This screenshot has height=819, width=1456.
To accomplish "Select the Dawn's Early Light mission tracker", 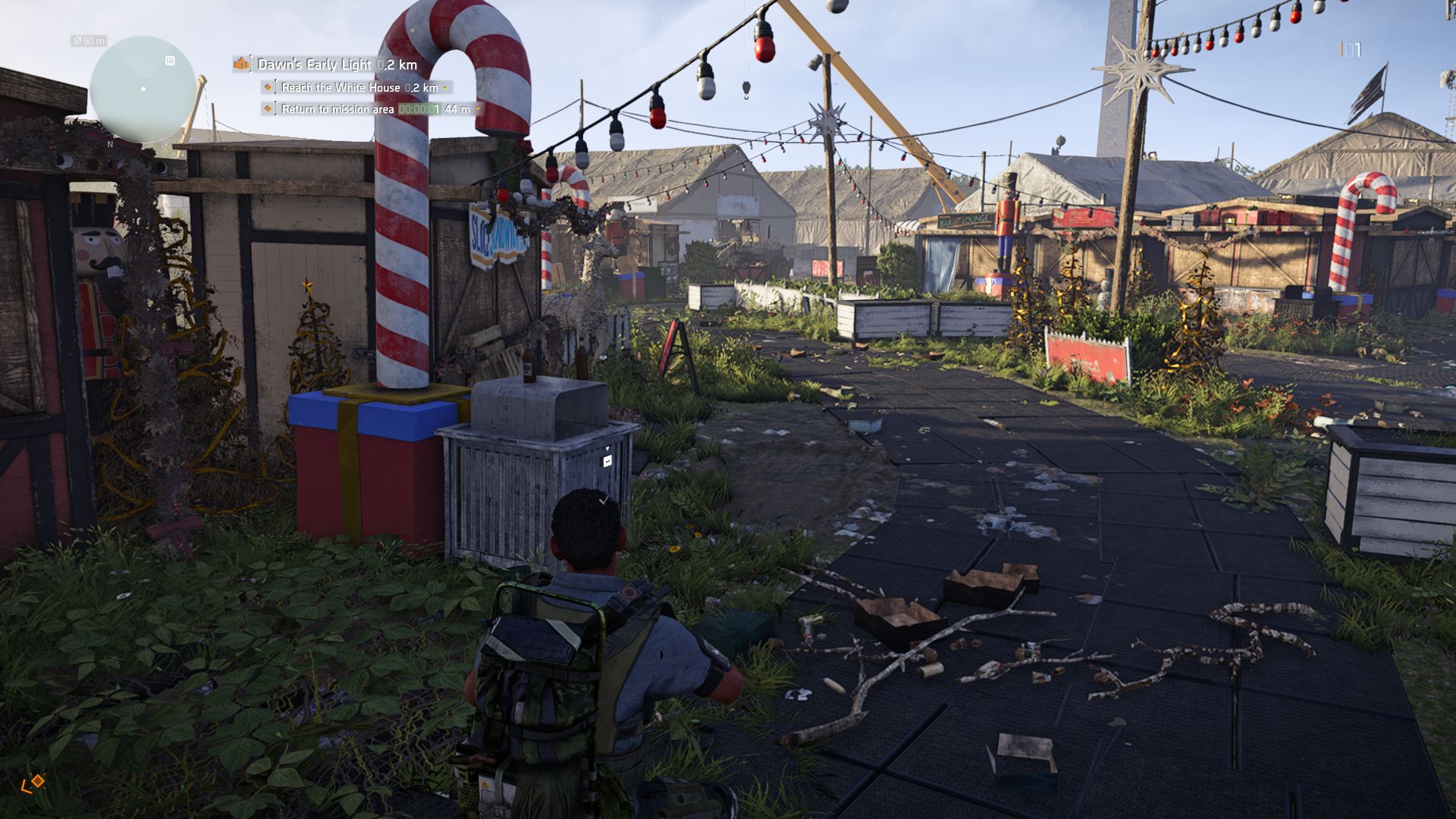I will tap(337, 64).
